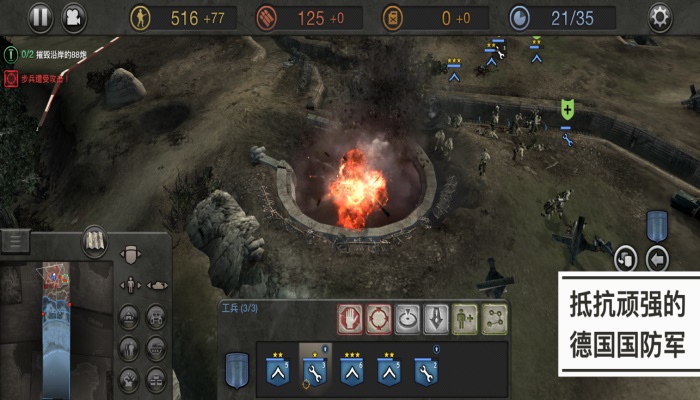The image size is (700, 400).
Task: Choose the red crosshair attack command
Action: click(378, 318)
